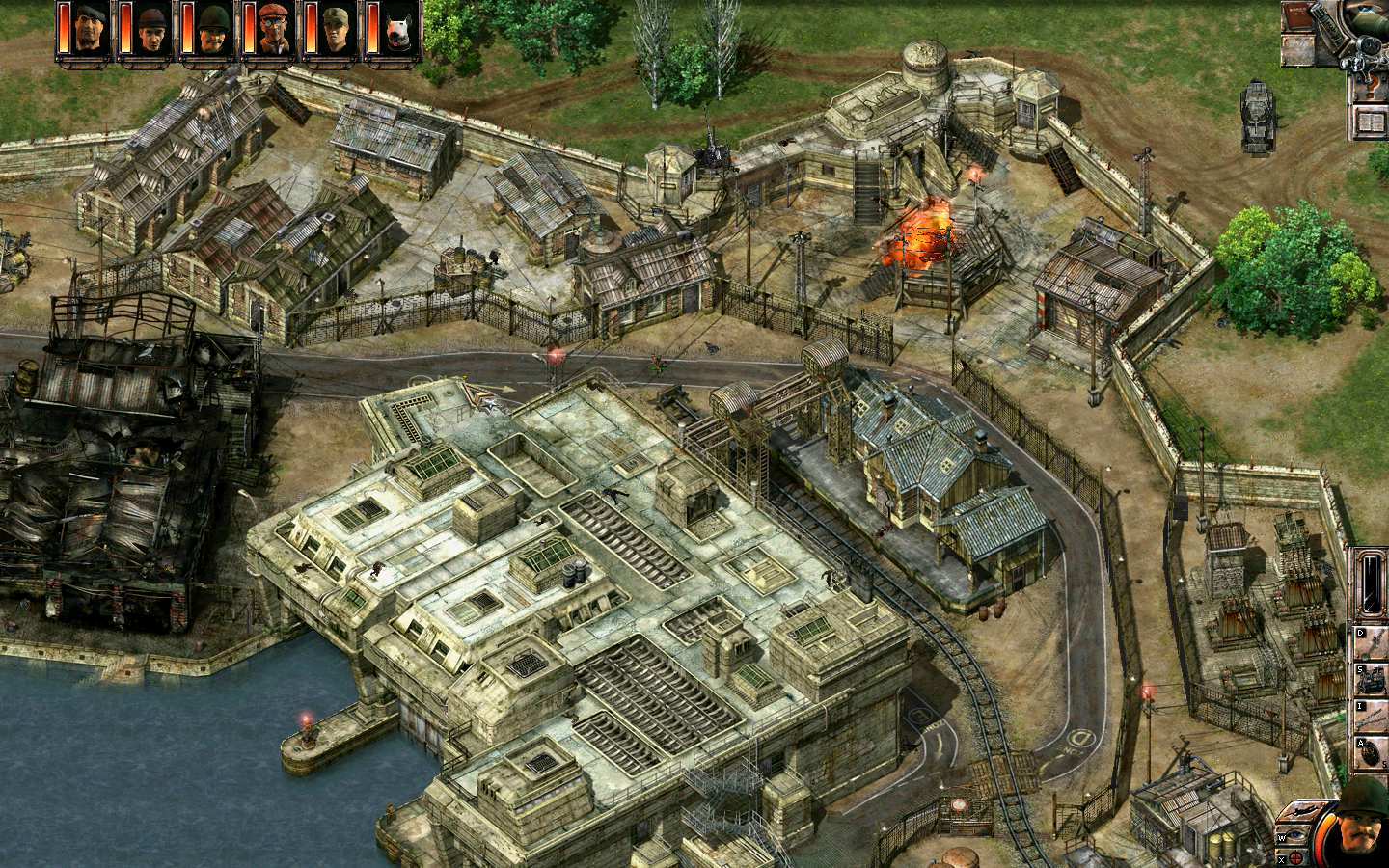Select the hand grenade slot
The image size is (1389, 868).
[1372, 752]
